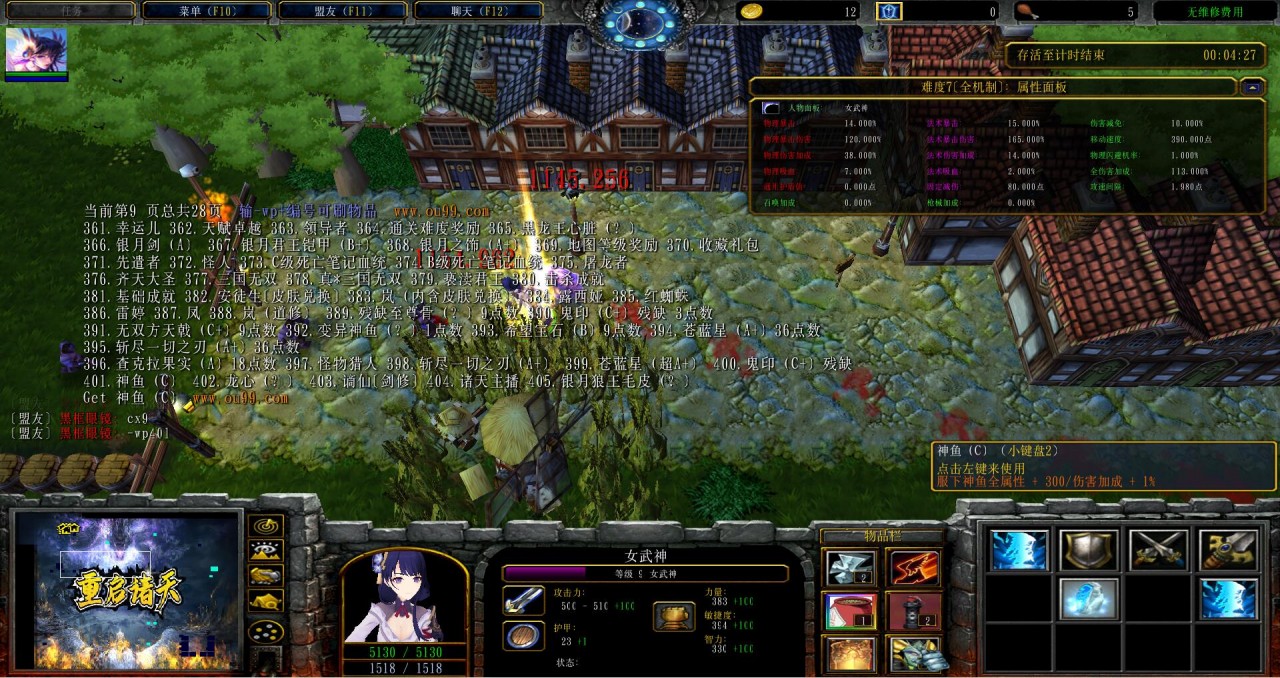
Task: Click the formation movement toggle button
Action: pyautogui.click(x=265, y=632)
